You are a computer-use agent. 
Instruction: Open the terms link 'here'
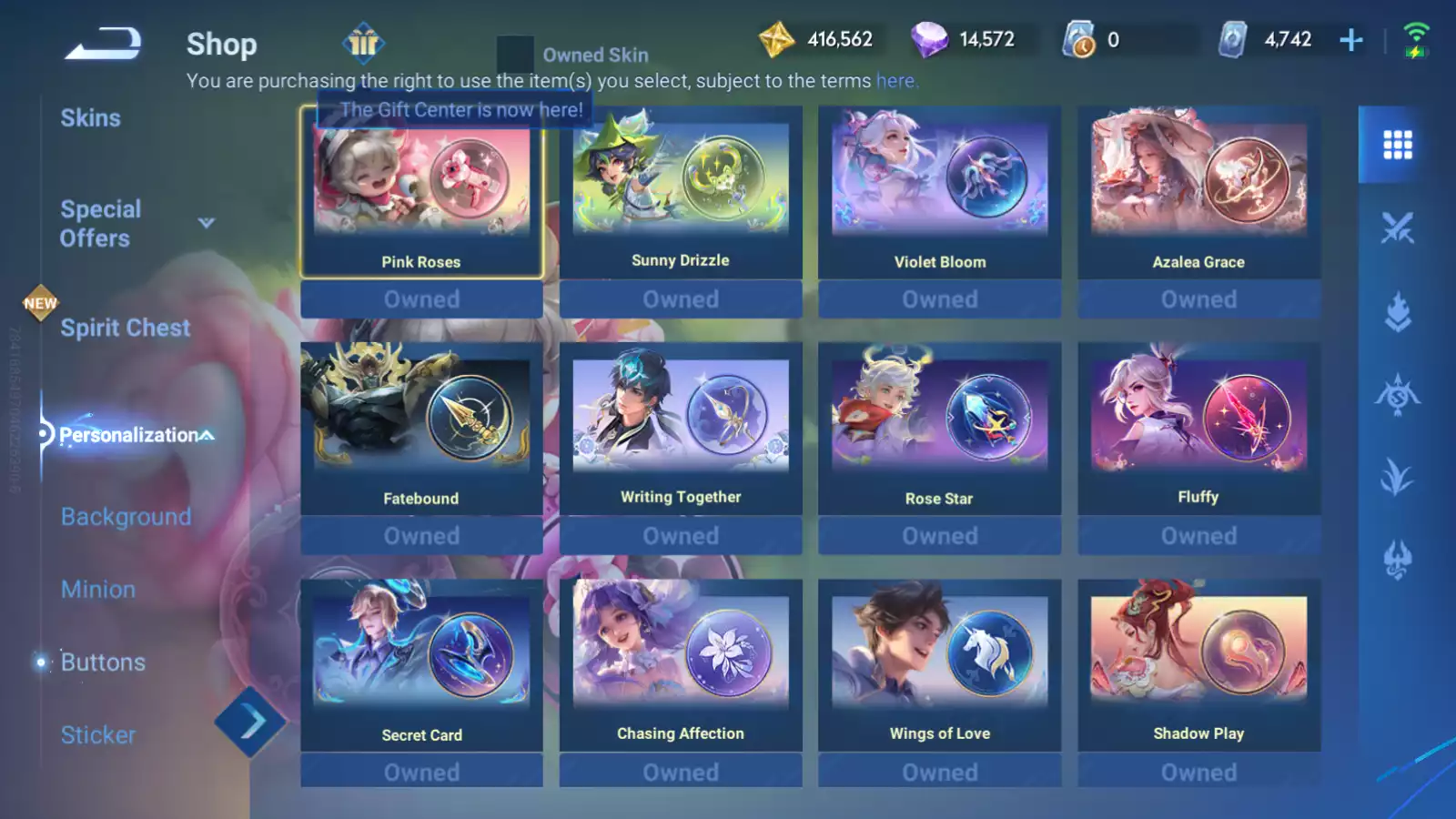coord(895,81)
